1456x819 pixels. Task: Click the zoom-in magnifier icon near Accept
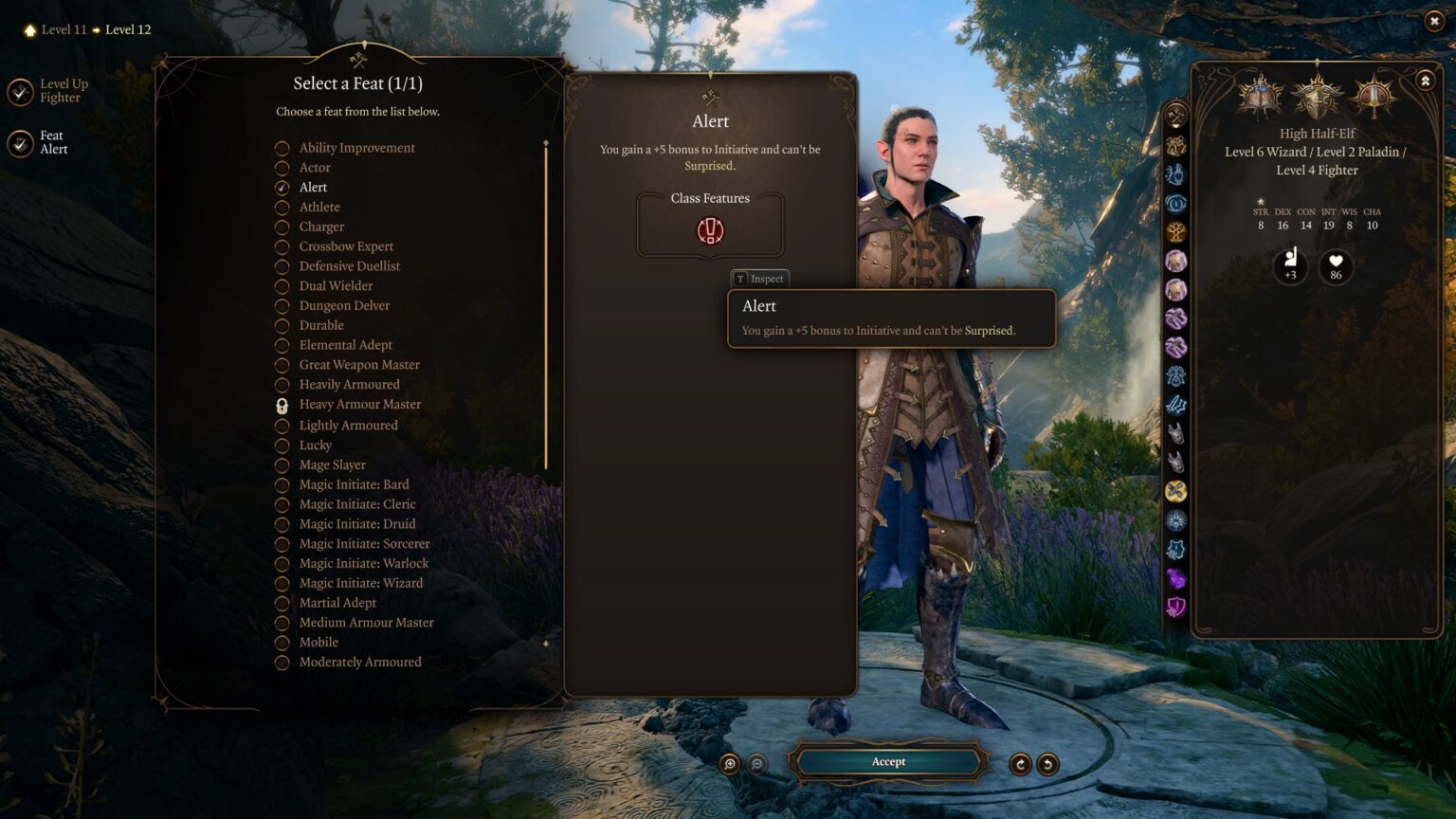click(x=728, y=762)
